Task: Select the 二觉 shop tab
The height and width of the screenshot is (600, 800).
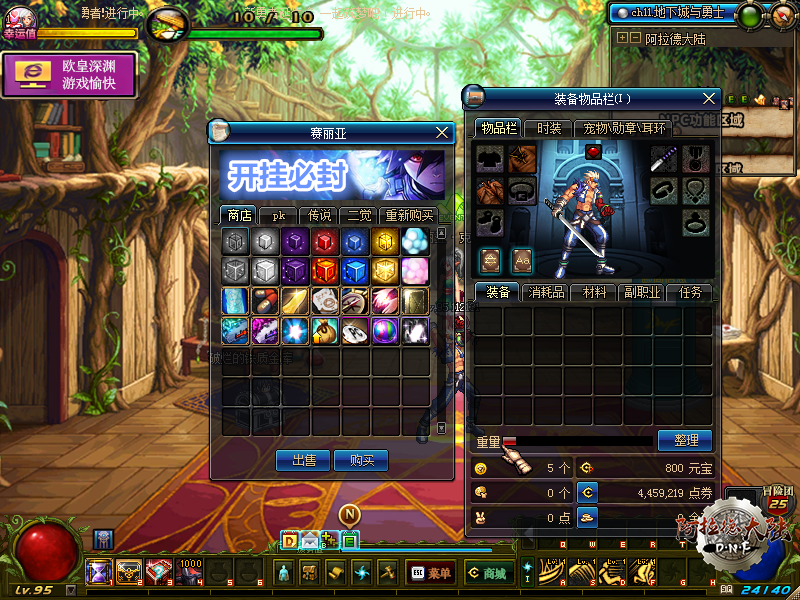Action: click(358, 215)
